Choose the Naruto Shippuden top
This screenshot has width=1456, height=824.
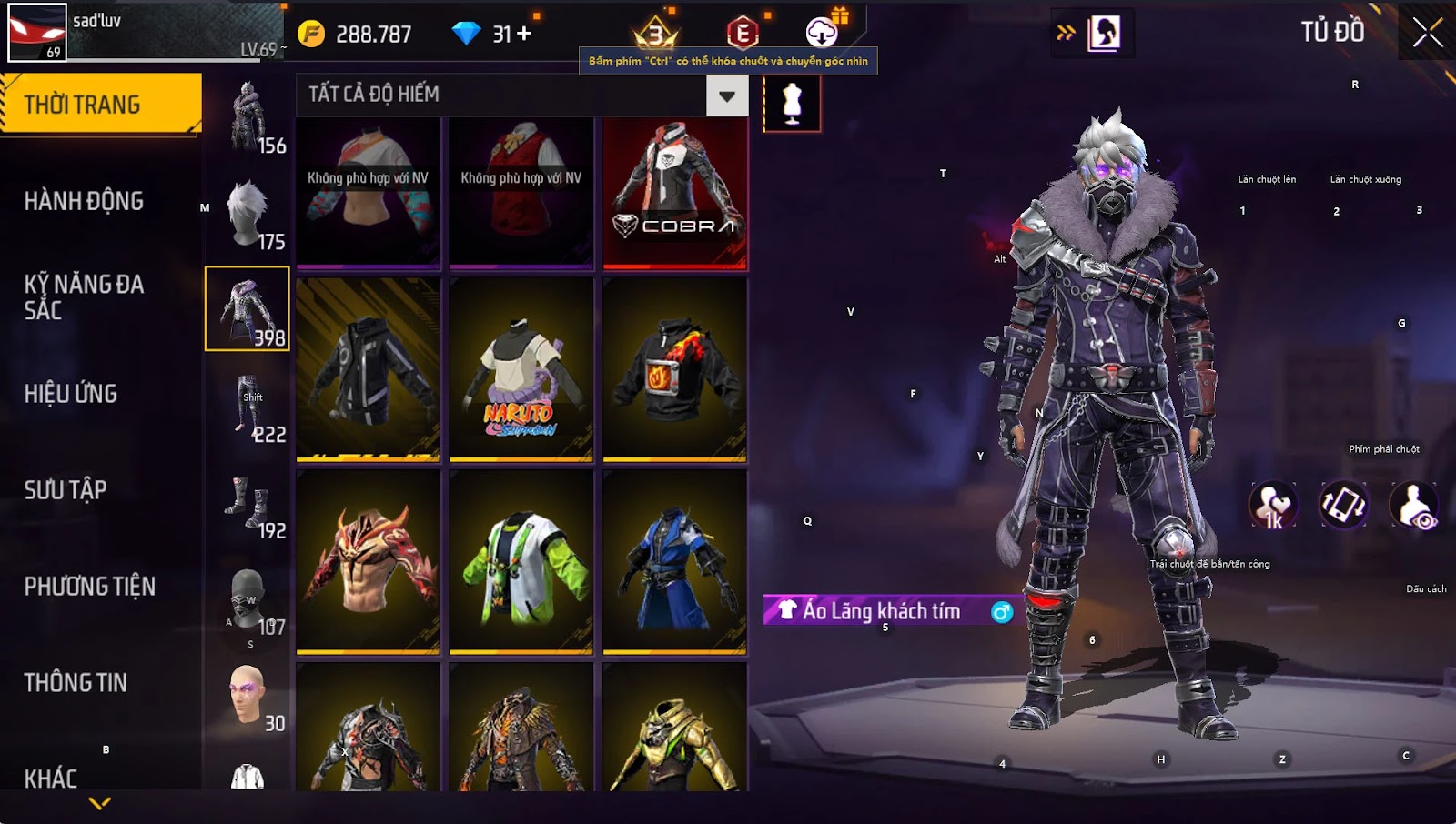pos(521,368)
